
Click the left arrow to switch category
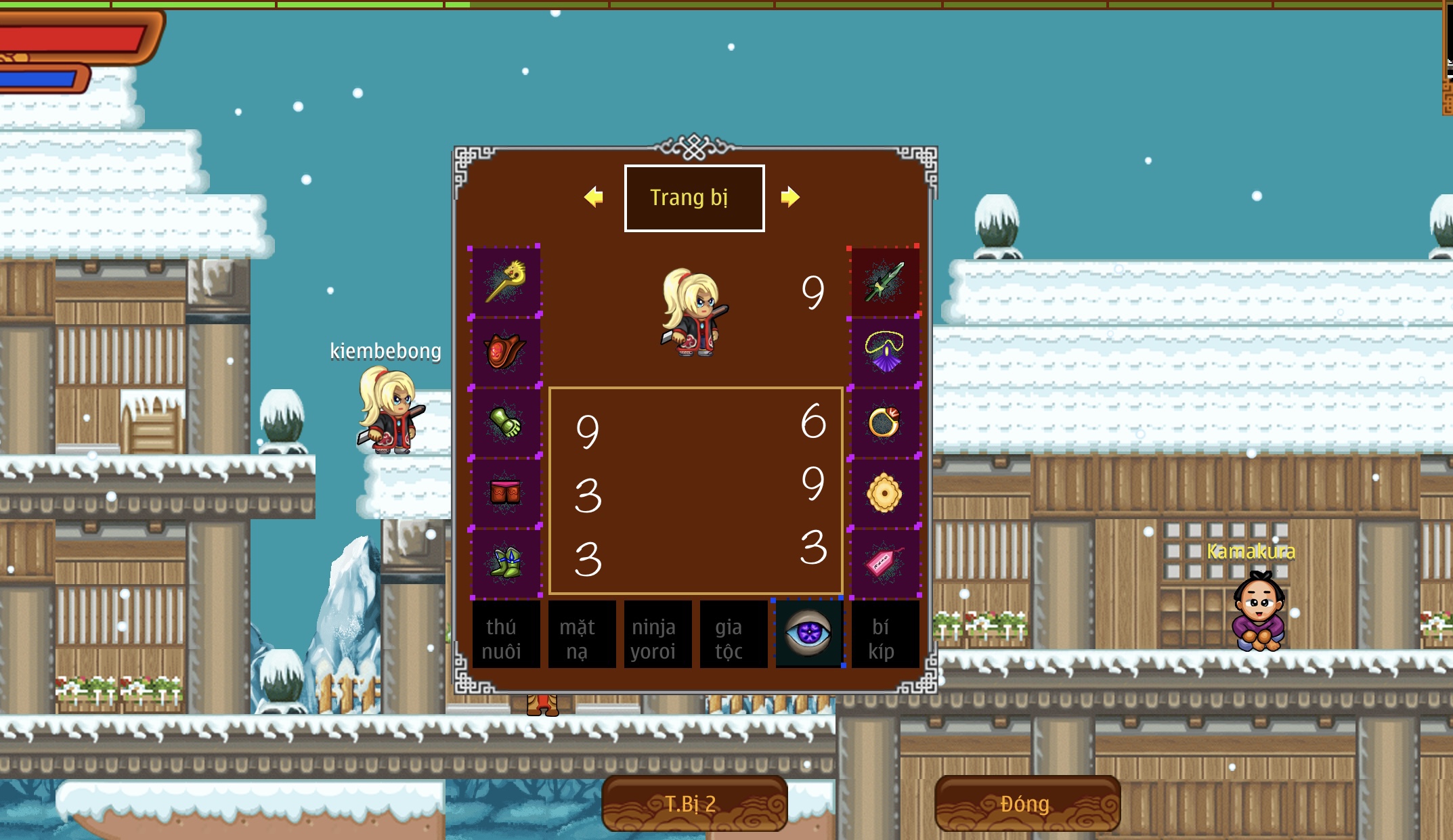(x=594, y=197)
